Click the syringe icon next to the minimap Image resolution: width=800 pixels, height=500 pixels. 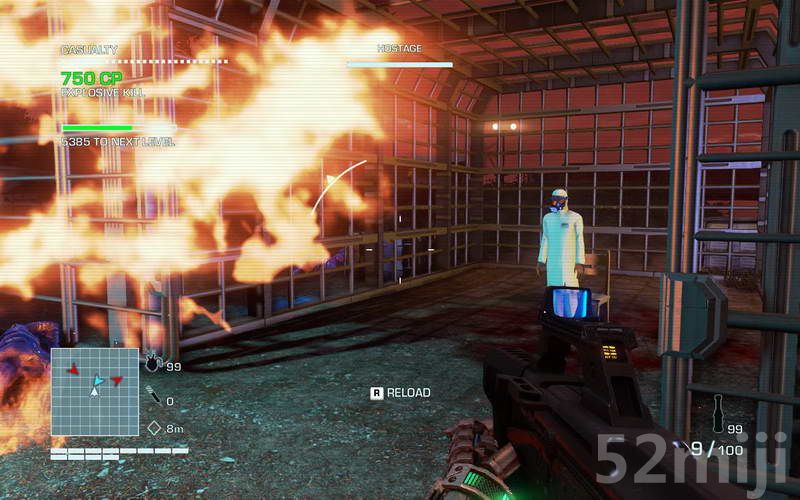point(152,397)
